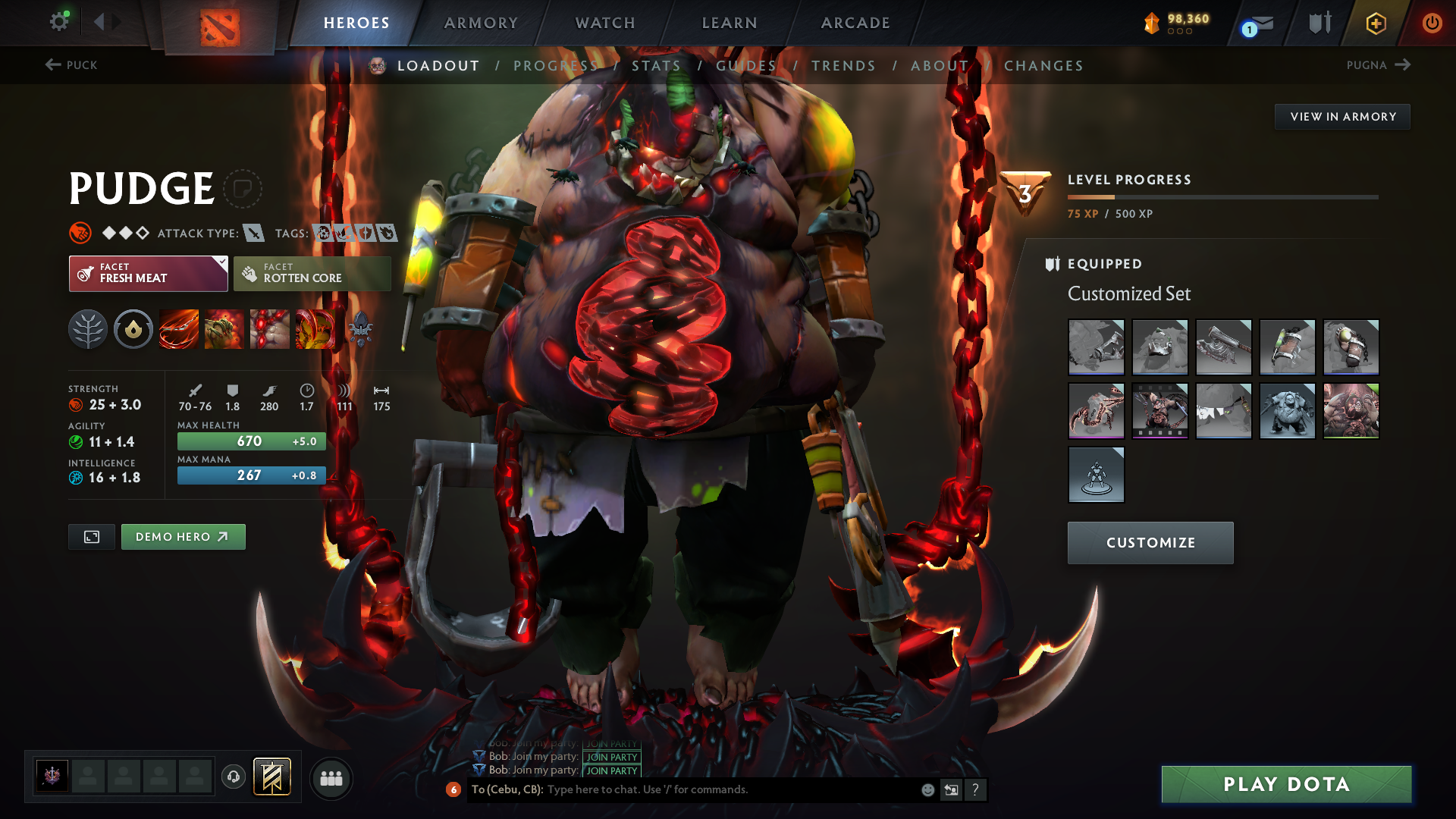Select the Meat Hook ability icon

coord(179,329)
